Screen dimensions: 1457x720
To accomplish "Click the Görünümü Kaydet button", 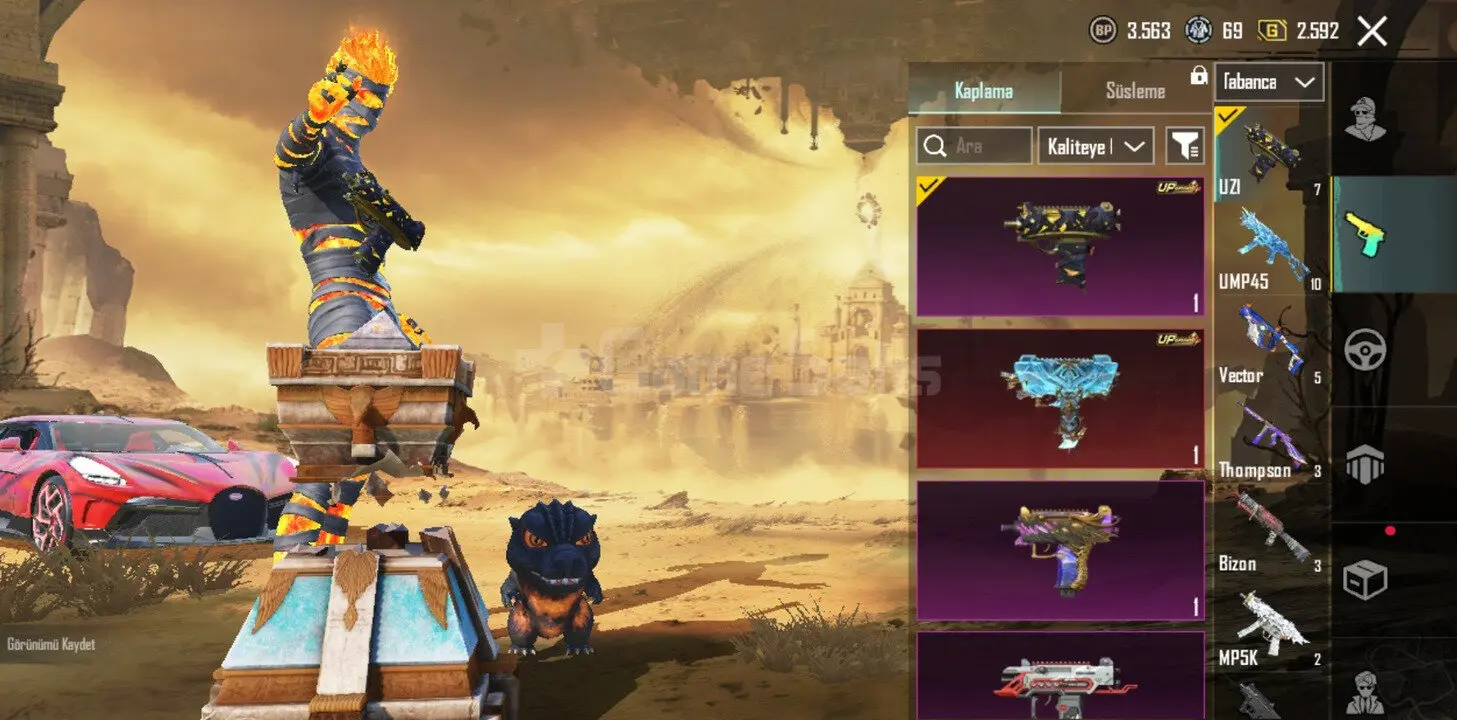I will click(x=51, y=645).
